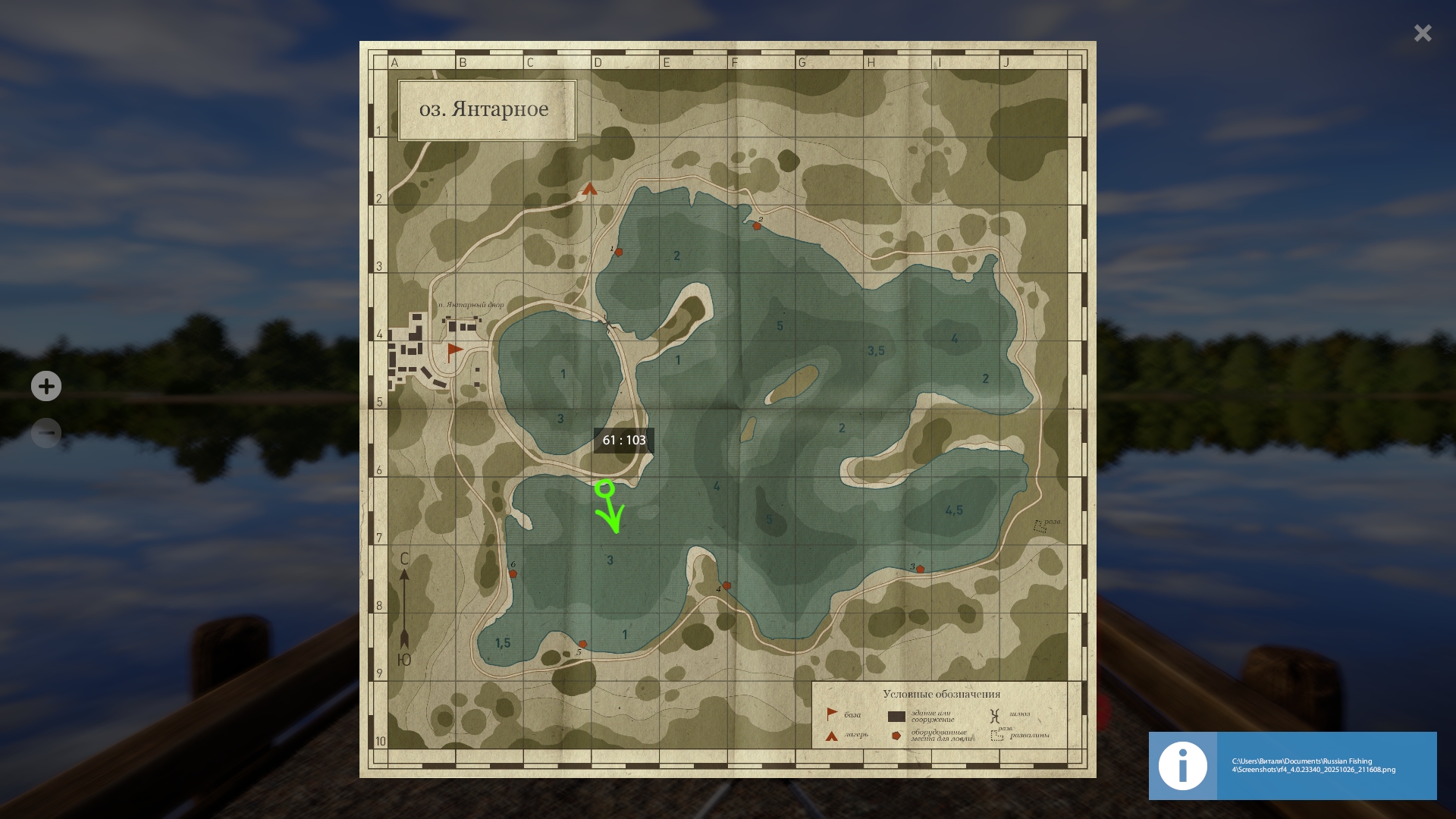Screen dimensions: 1456x819
Task: Close the lake map
Action: click(1422, 33)
